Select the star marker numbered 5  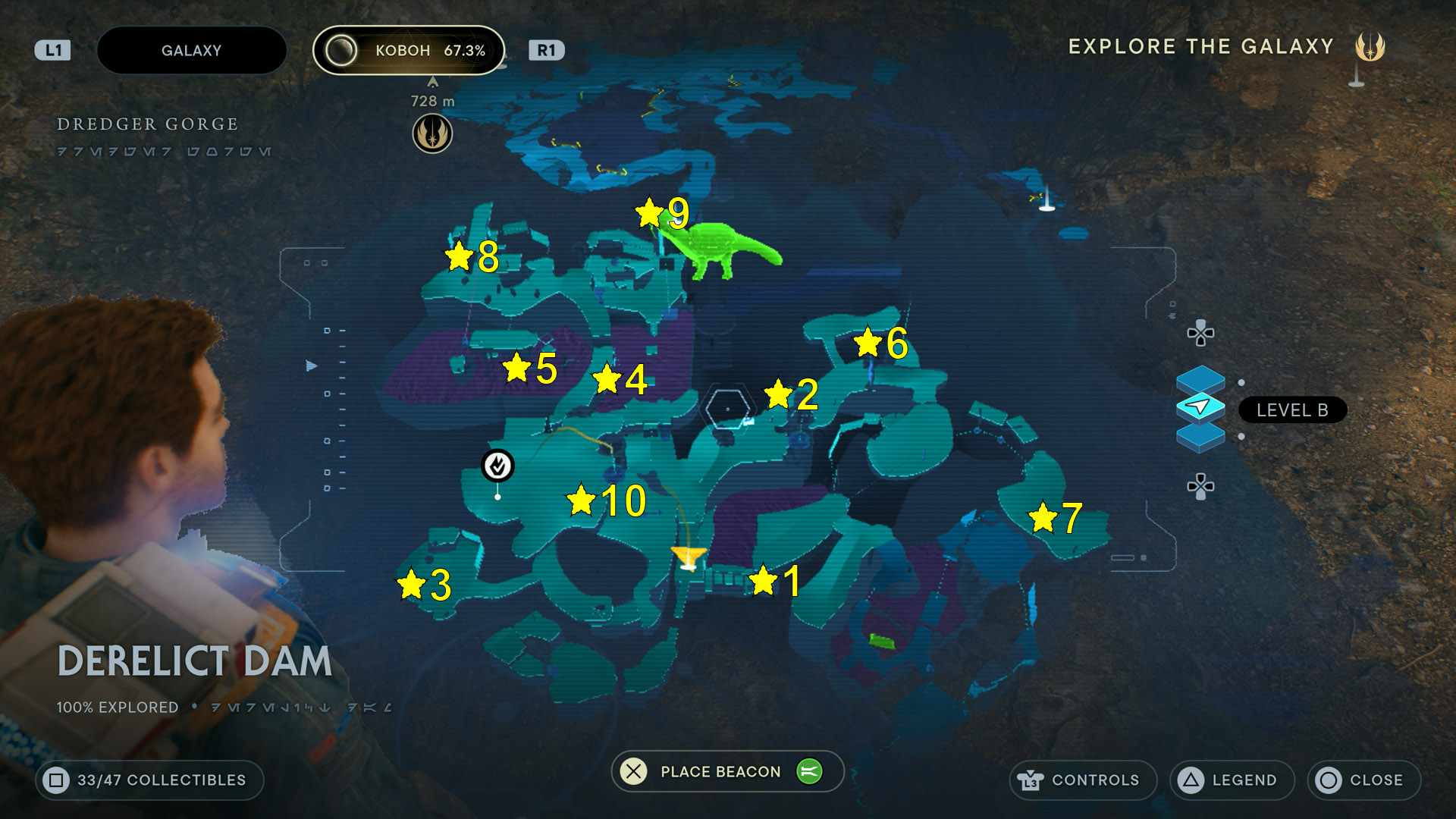coord(517,368)
